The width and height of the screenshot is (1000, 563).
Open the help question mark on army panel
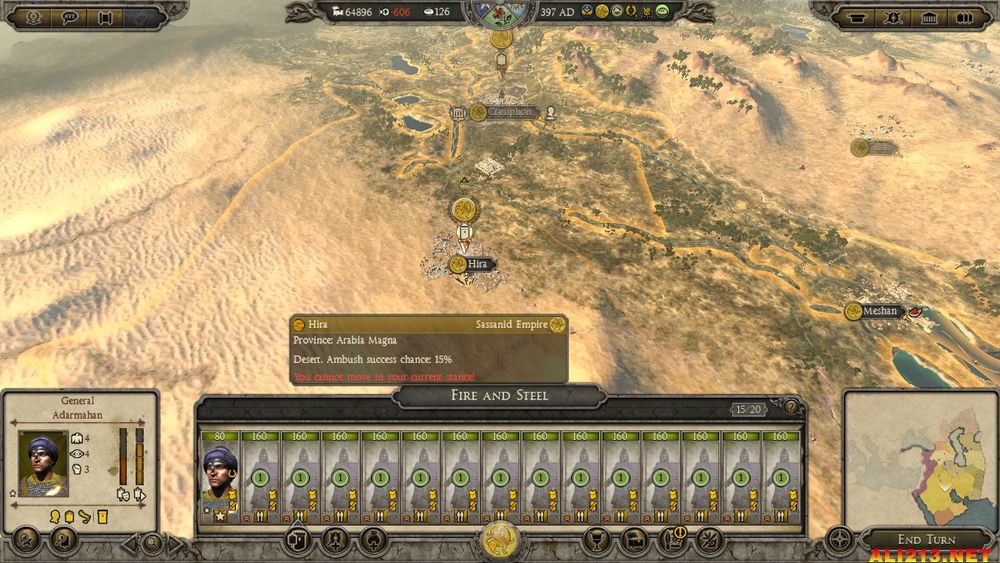[x=791, y=407]
